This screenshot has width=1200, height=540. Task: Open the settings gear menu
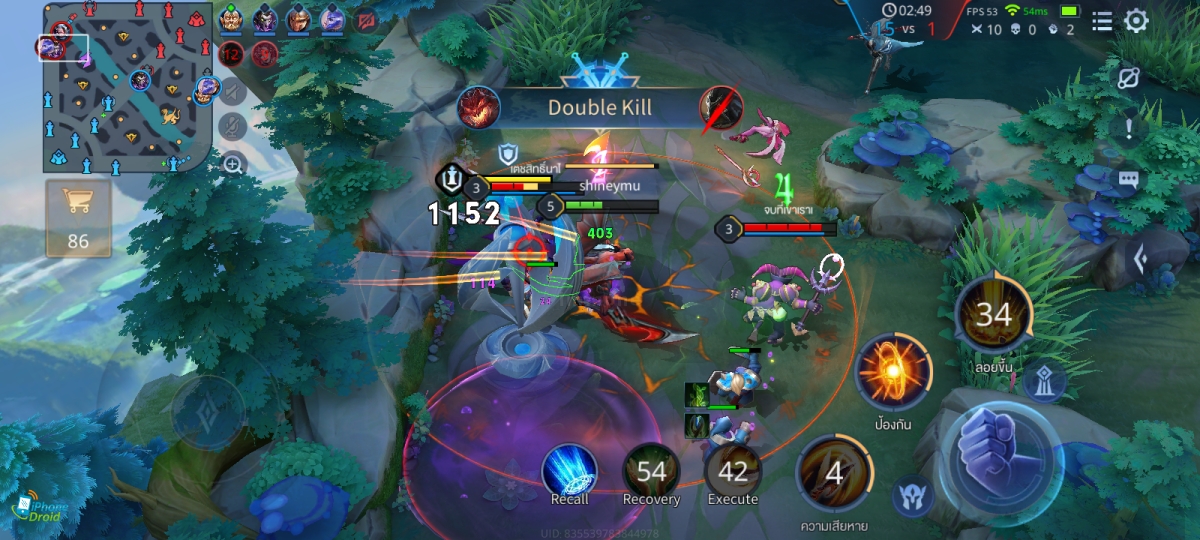[x=1136, y=21]
